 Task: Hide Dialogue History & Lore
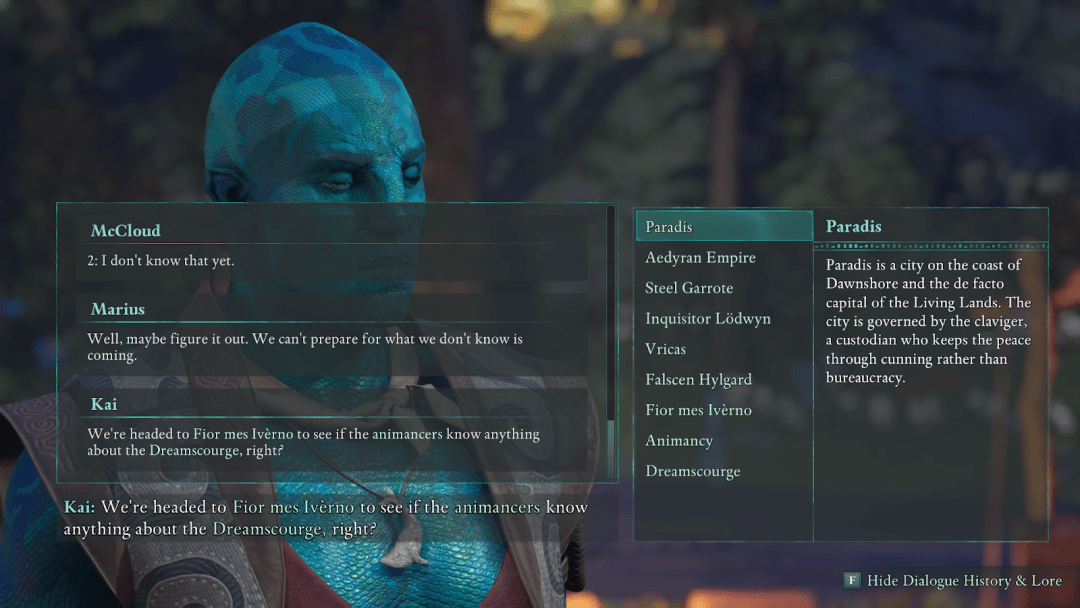953,581
